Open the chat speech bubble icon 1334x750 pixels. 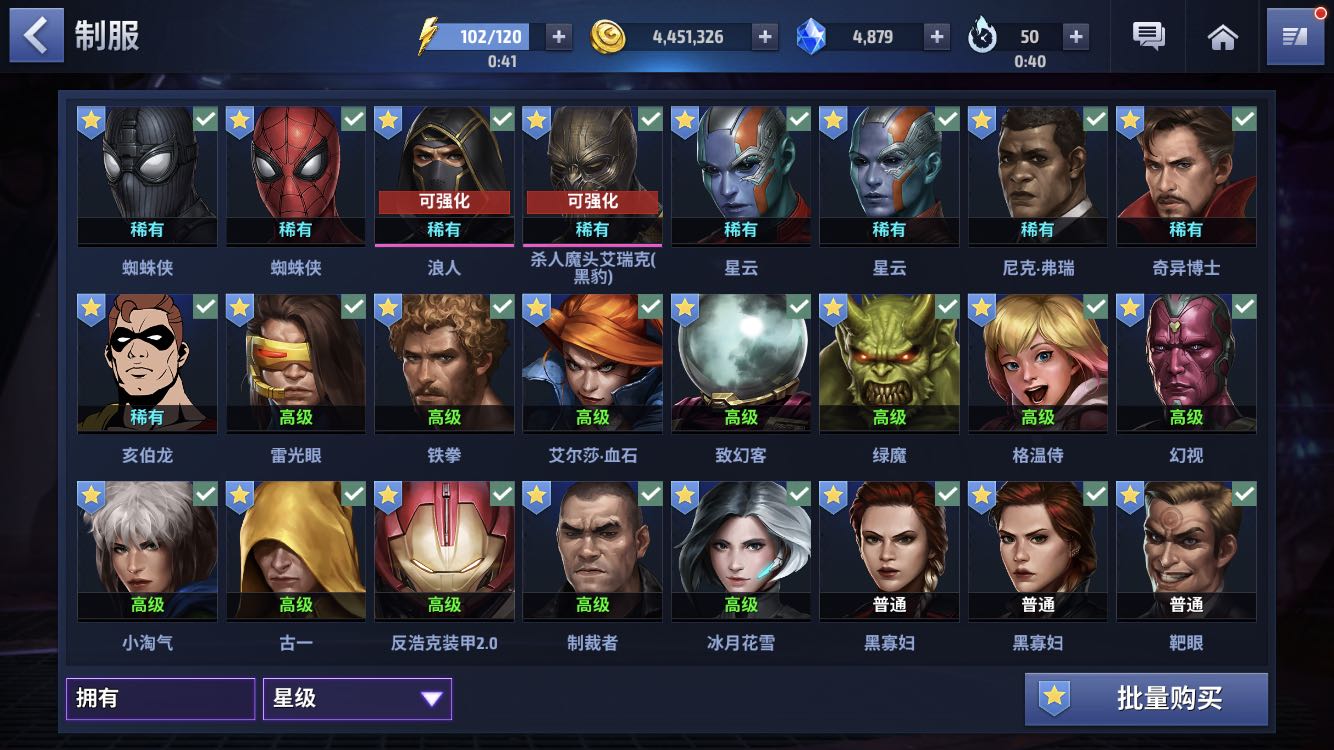tap(1148, 37)
